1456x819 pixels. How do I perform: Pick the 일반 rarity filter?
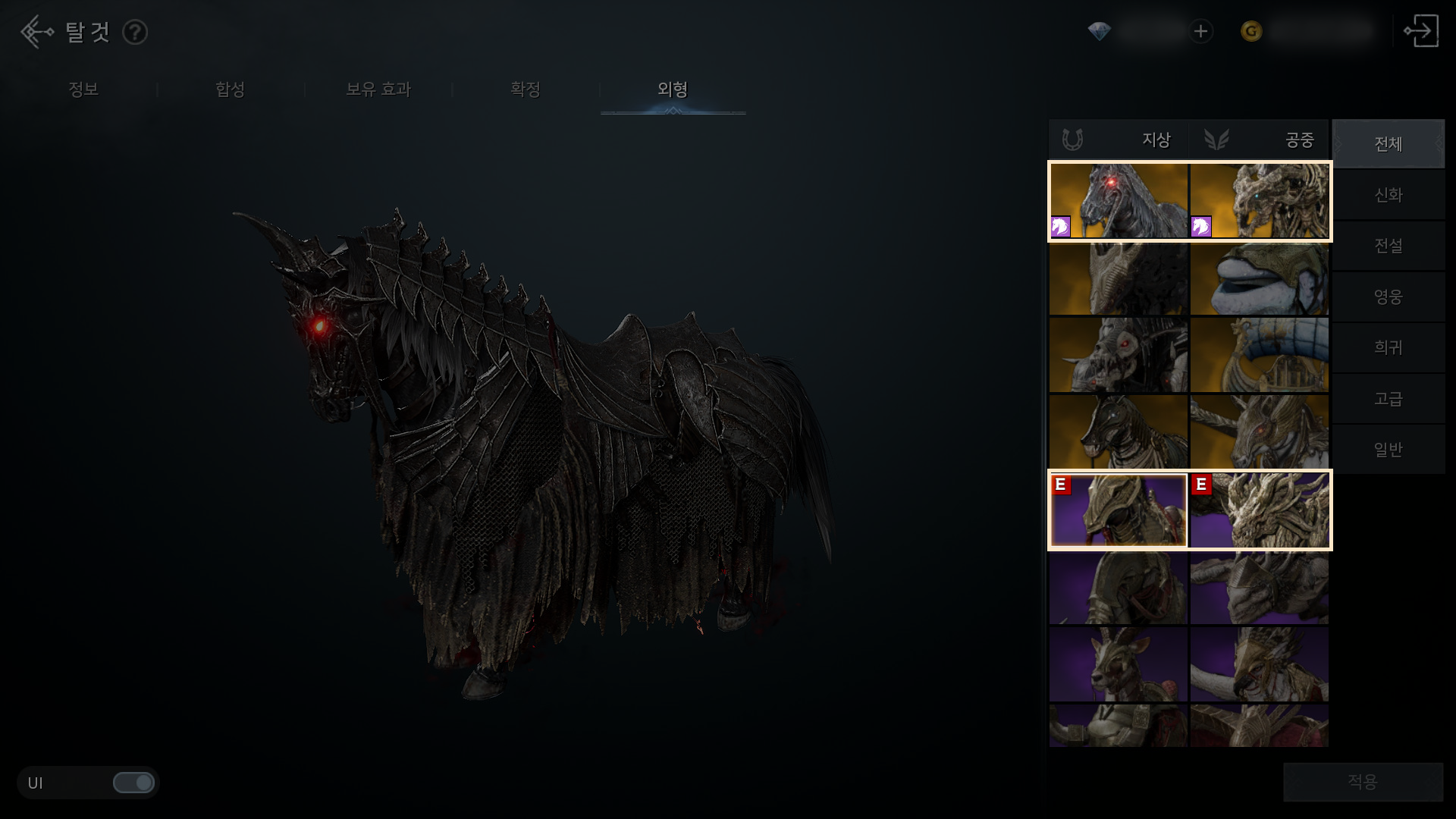(1388, 449)
